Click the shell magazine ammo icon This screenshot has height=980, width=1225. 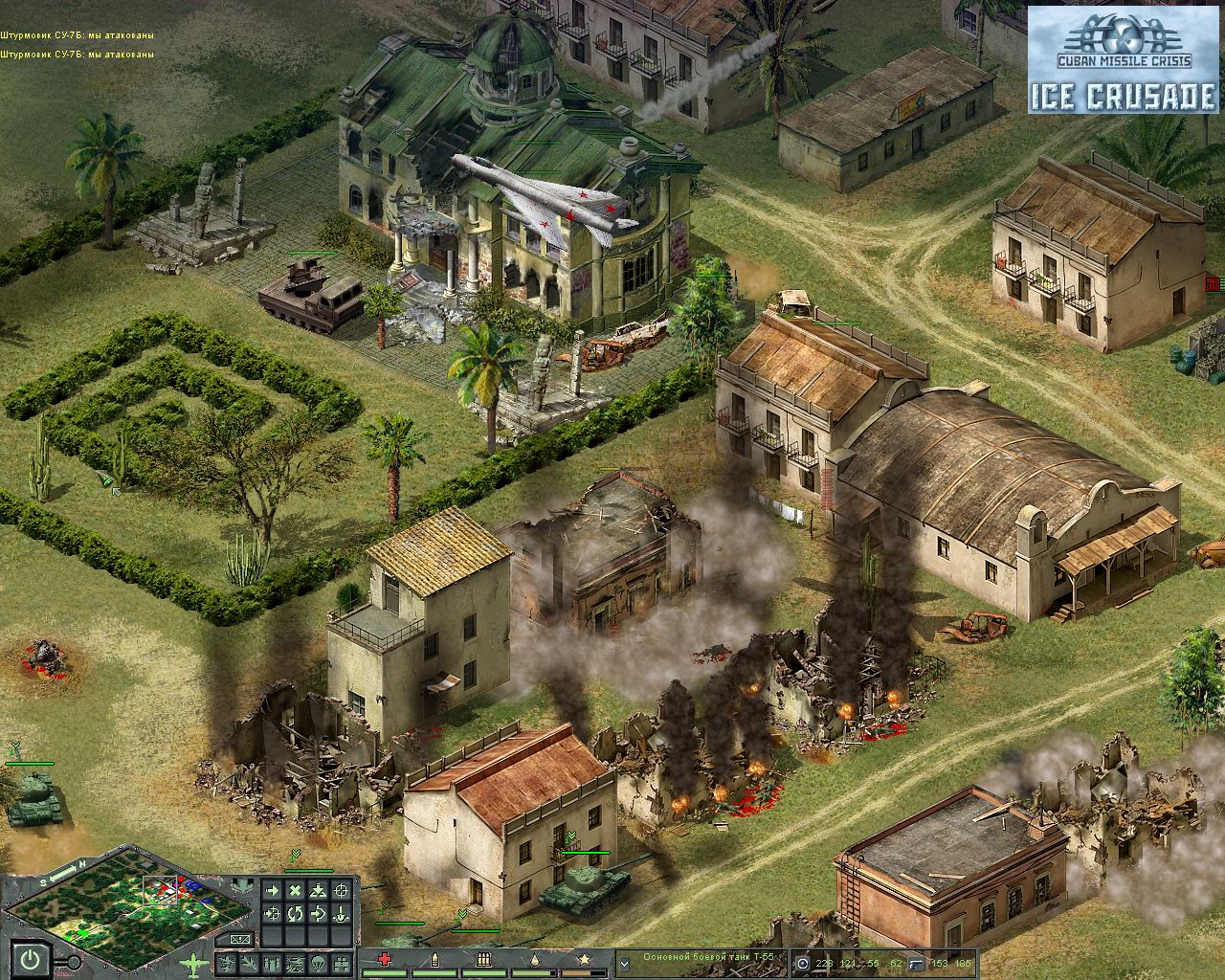point(483,958)
